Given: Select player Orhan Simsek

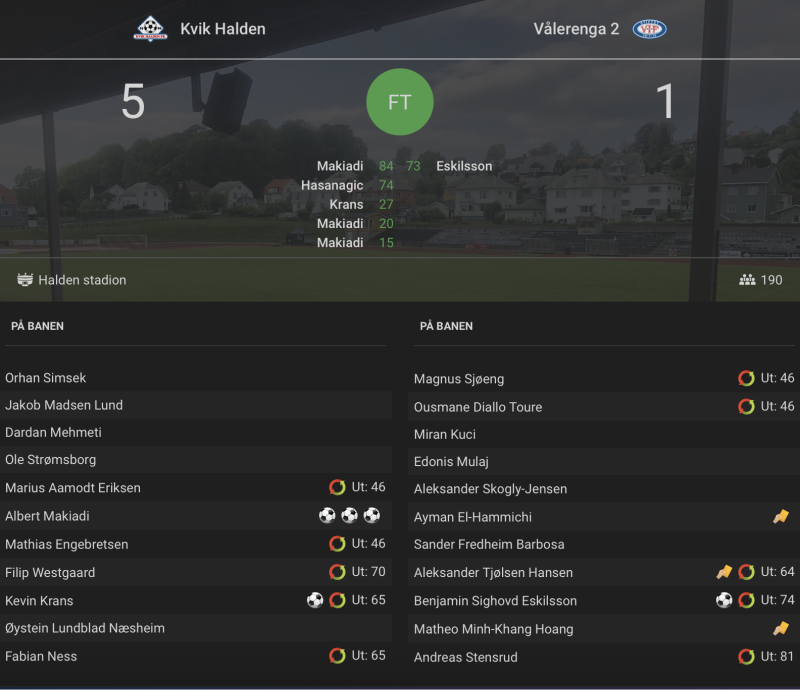Looking at the screenshot, I should coord(46,378).
